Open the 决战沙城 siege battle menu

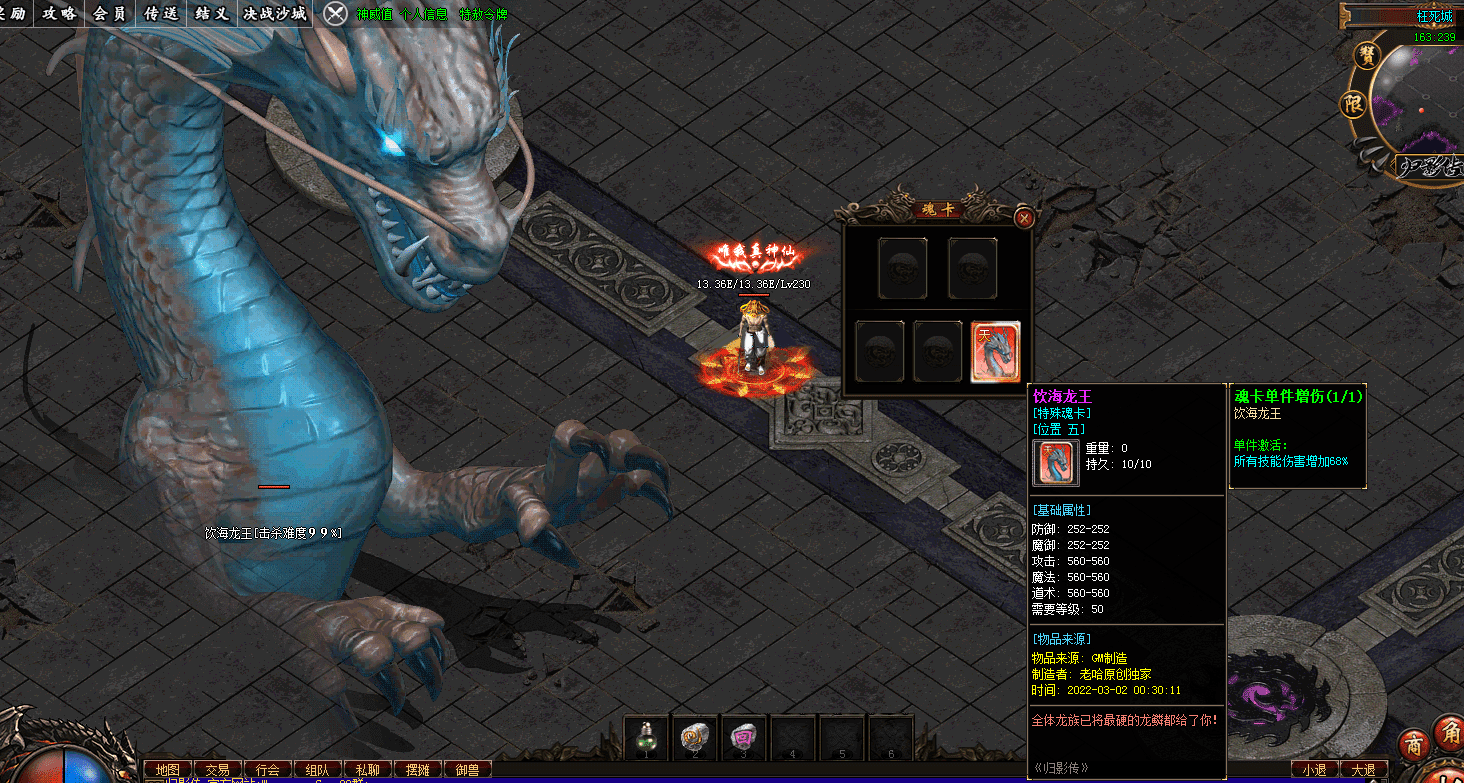click(274, 13)
